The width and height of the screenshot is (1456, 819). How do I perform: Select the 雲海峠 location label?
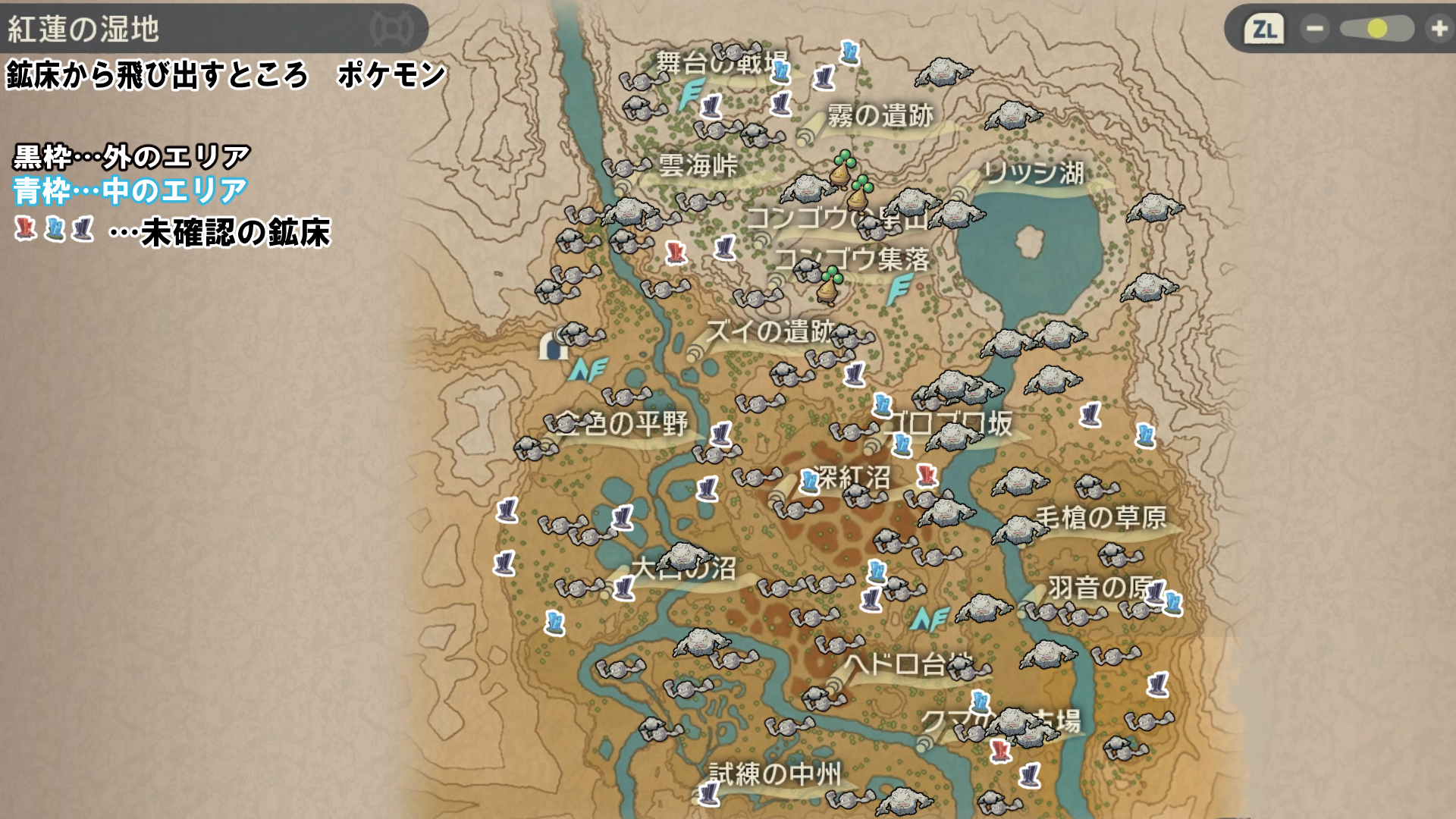tap(698, 165)
